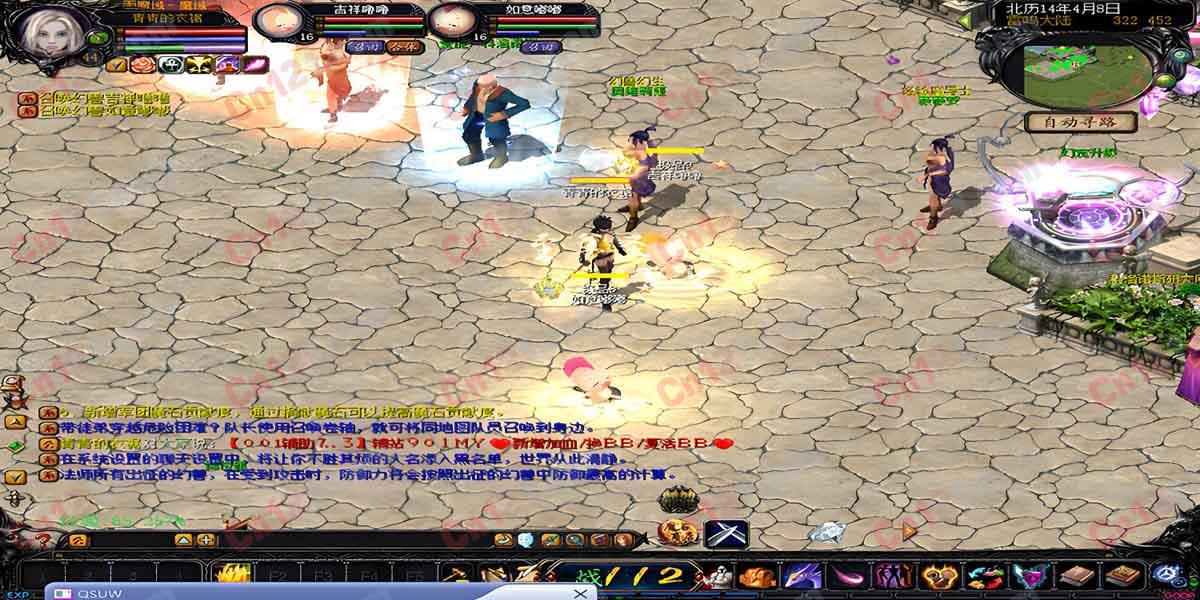Open the white knight character menu icon

tap(713, 577)
